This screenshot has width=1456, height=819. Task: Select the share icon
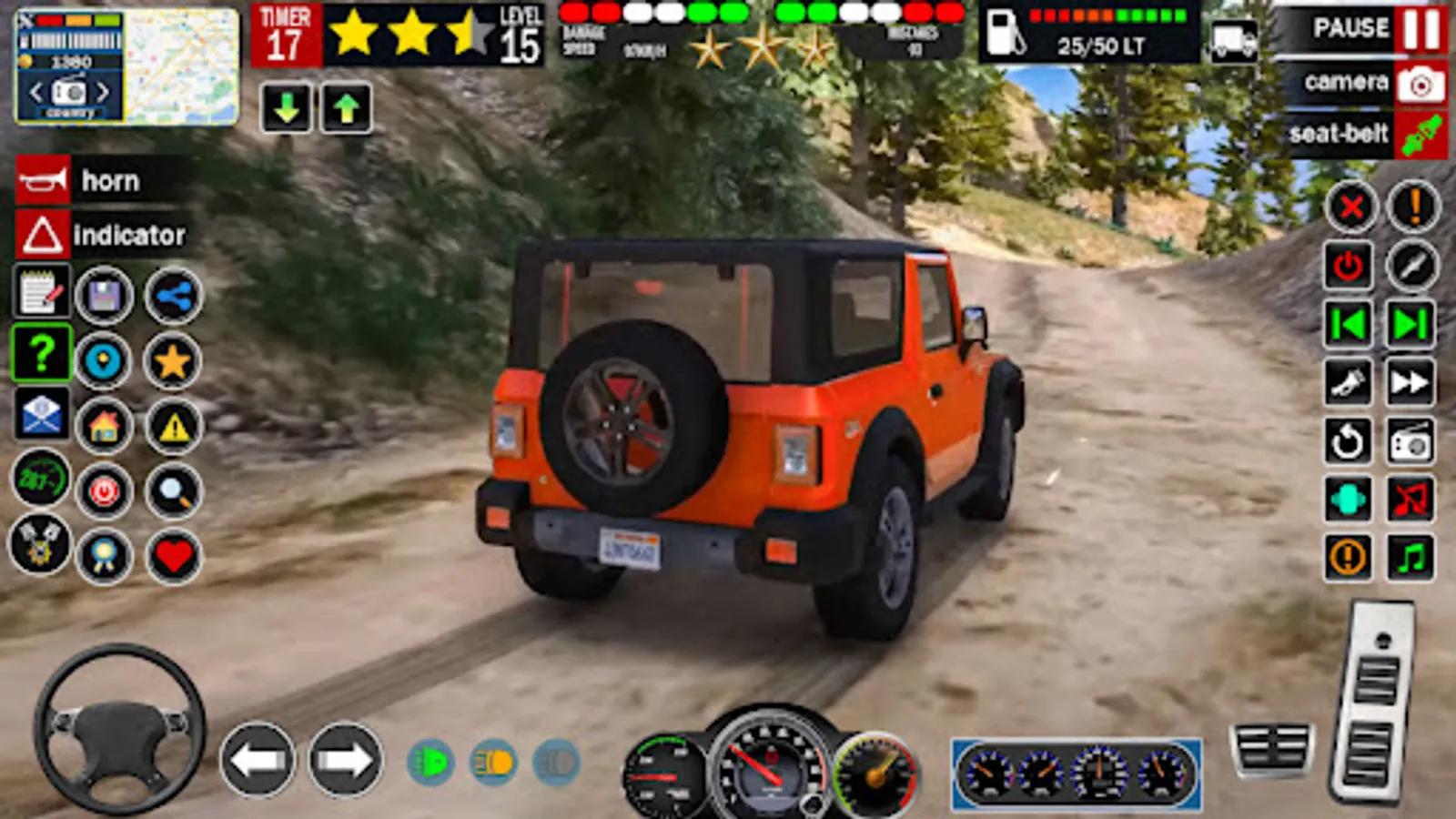pos(173,296)
